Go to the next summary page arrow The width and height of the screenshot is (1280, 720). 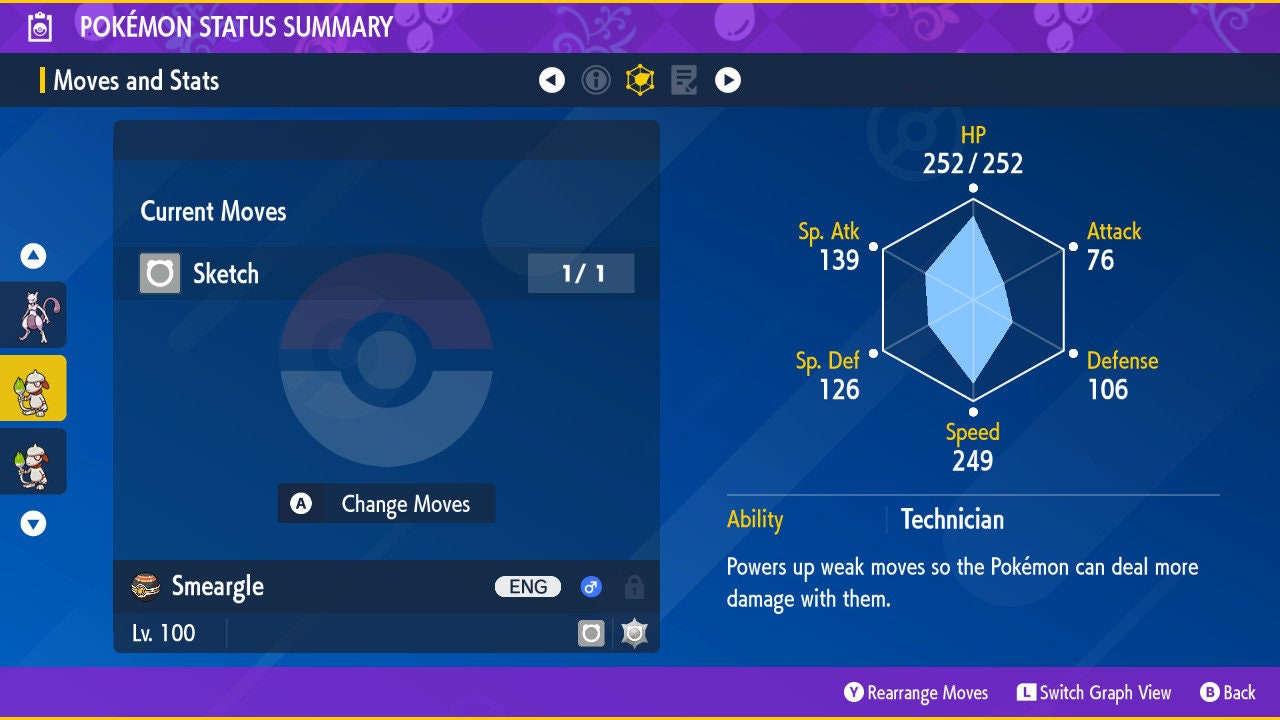coord(728,80)
